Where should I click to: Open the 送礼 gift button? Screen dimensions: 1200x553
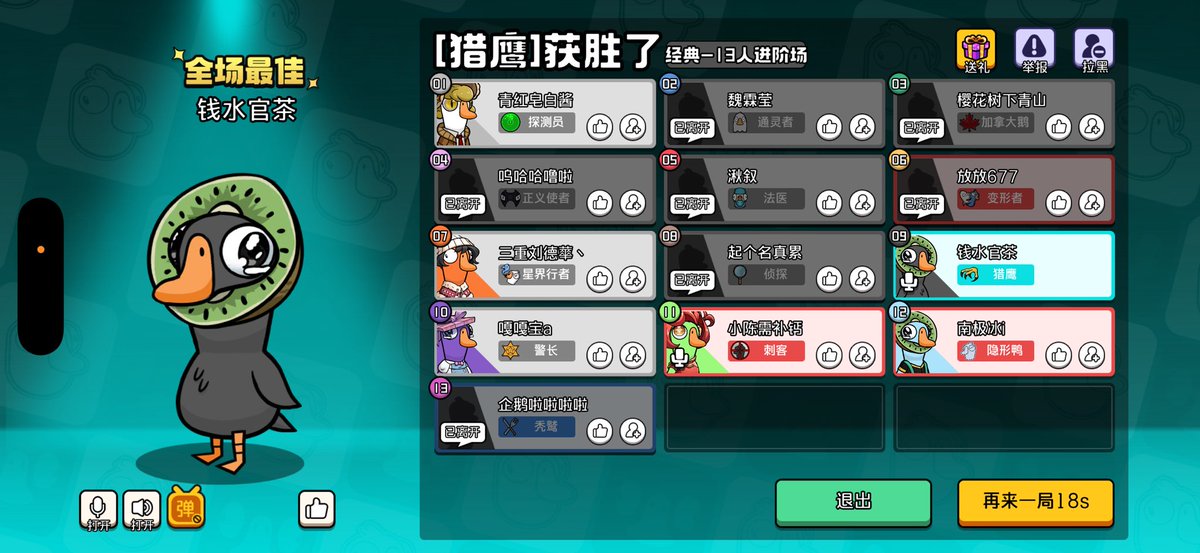click(x=976, y=51)
